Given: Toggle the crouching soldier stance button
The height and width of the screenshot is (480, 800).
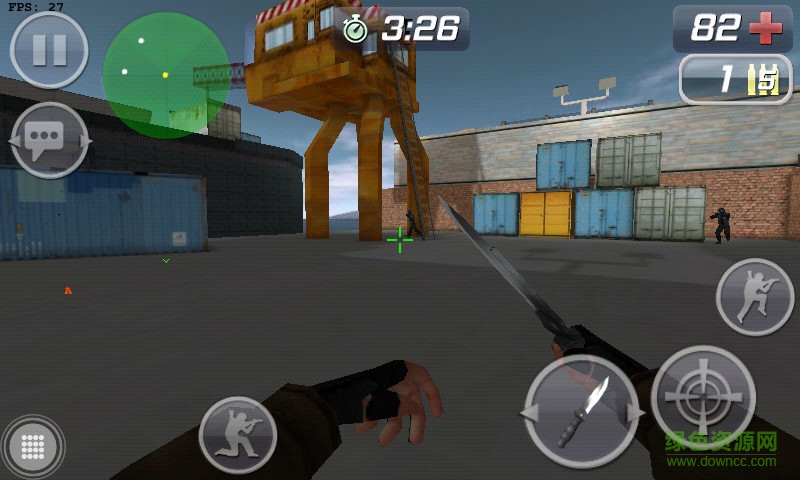Looking at the screenshot, I should point(237,435).
